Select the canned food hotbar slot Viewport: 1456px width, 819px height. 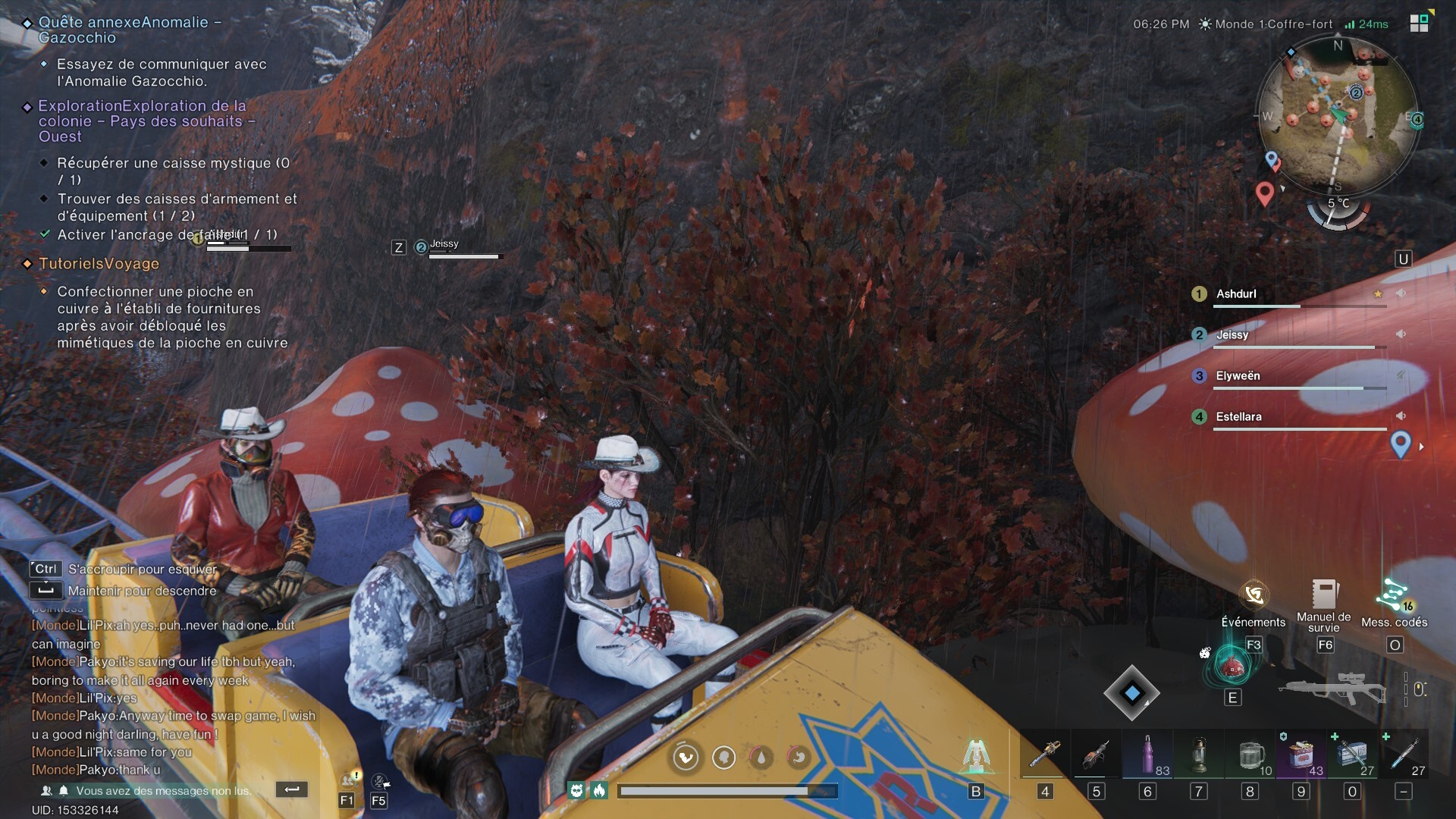[1301, 755]
